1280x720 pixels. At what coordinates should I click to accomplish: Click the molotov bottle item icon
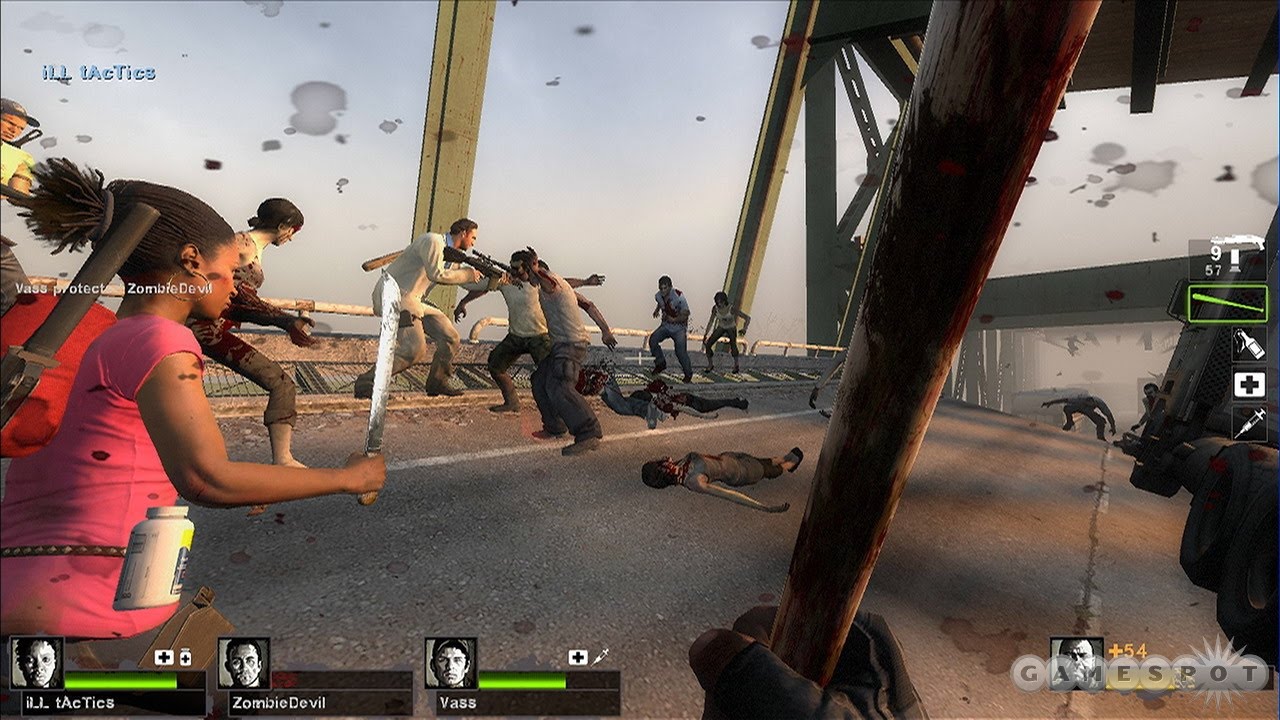click(1247, 343)
